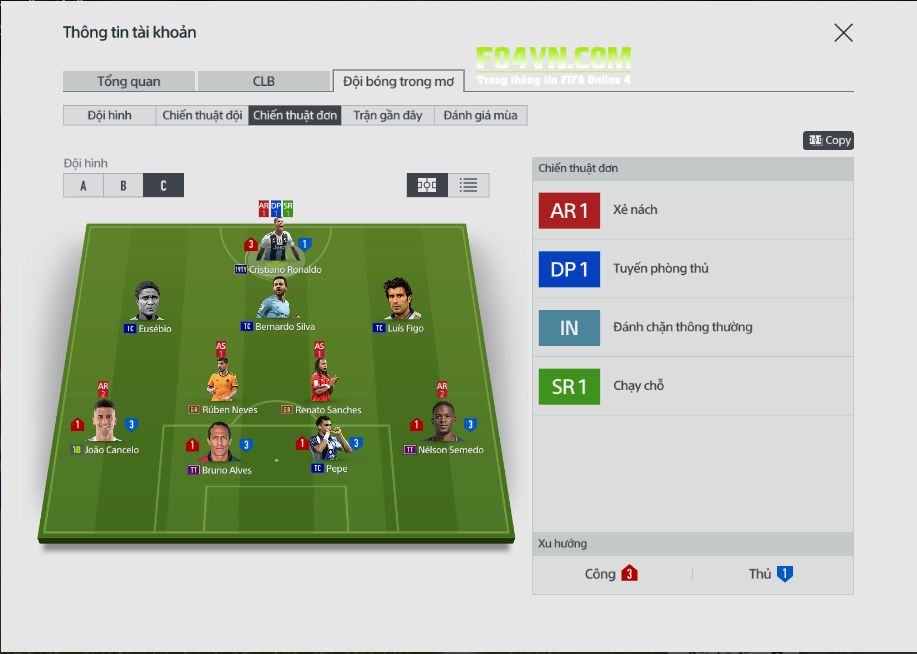Open the CLB tab
Viewport: 917px width, 654px height.
coord(263,81)
